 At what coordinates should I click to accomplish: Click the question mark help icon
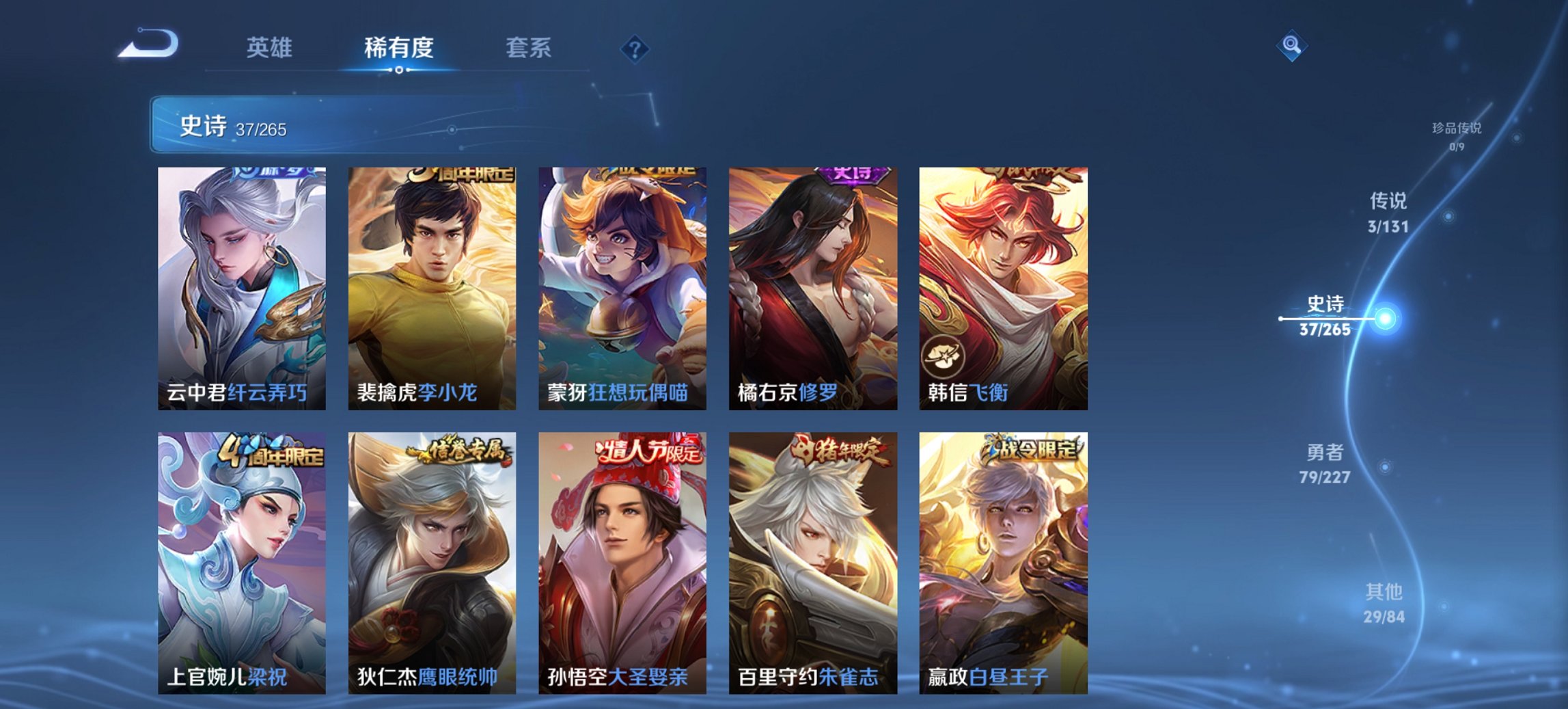(x=634, y=47)
